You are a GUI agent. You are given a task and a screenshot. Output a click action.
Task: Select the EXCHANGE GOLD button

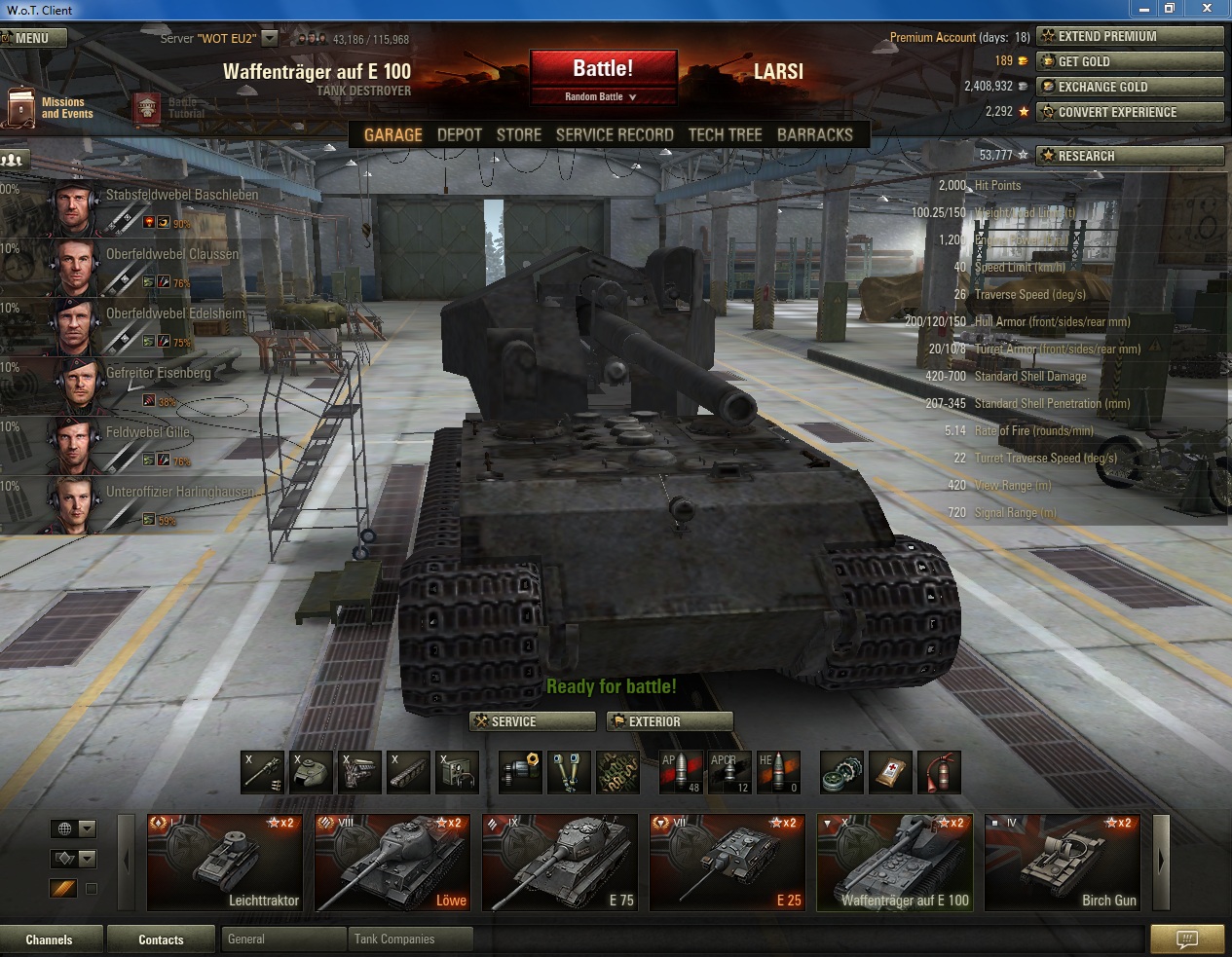[x=1130, y=87]
